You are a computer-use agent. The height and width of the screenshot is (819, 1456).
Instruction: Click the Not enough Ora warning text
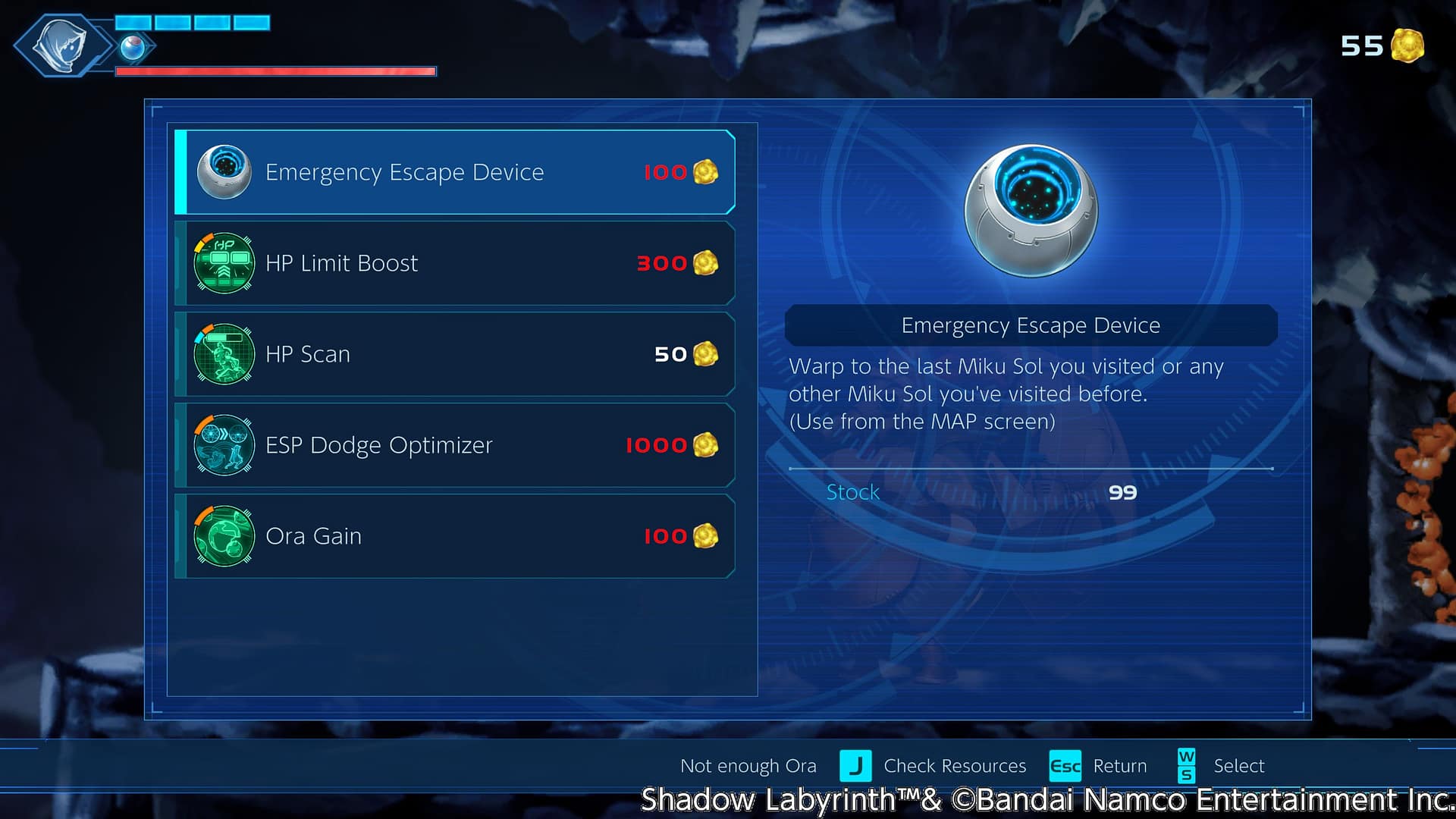pyautogui.click(x=748, y=766)
